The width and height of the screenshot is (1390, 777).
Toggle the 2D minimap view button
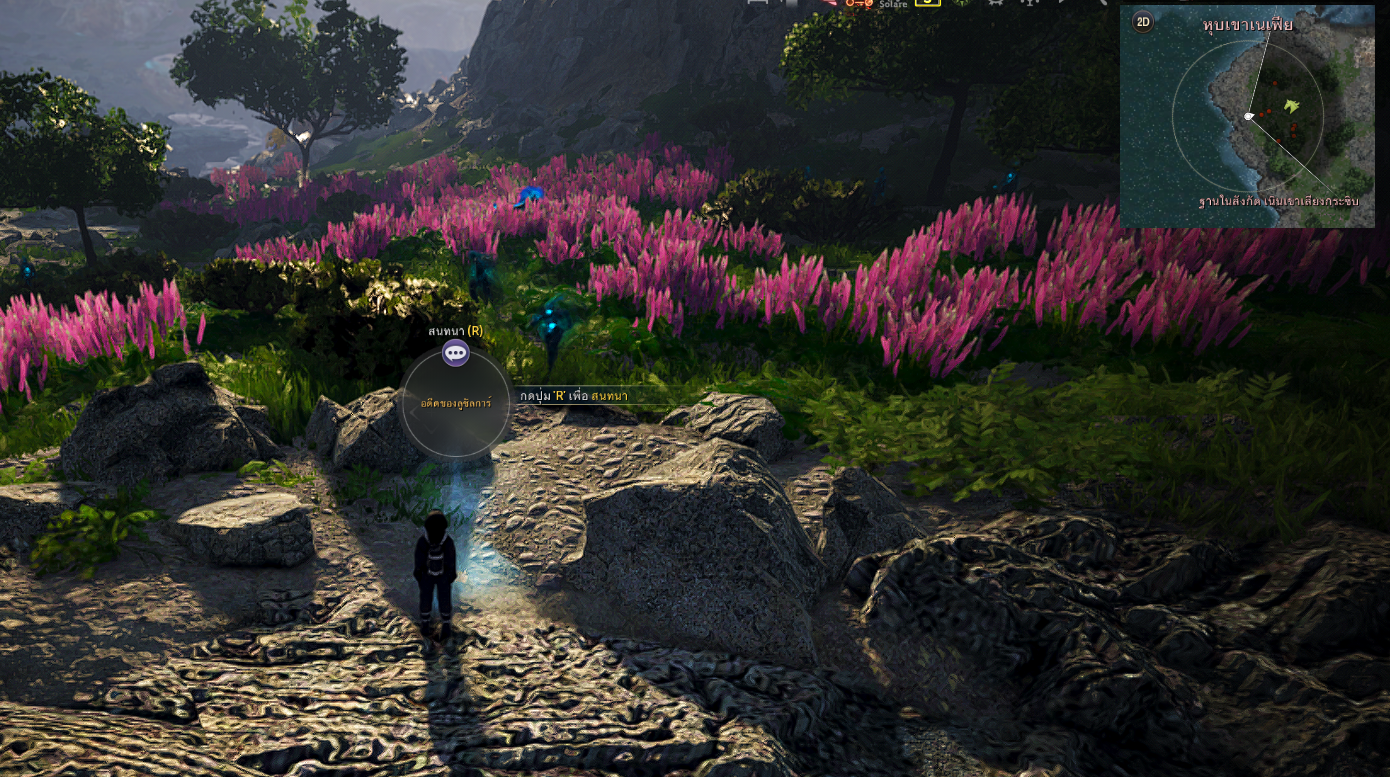click(x=1143, y=21)
